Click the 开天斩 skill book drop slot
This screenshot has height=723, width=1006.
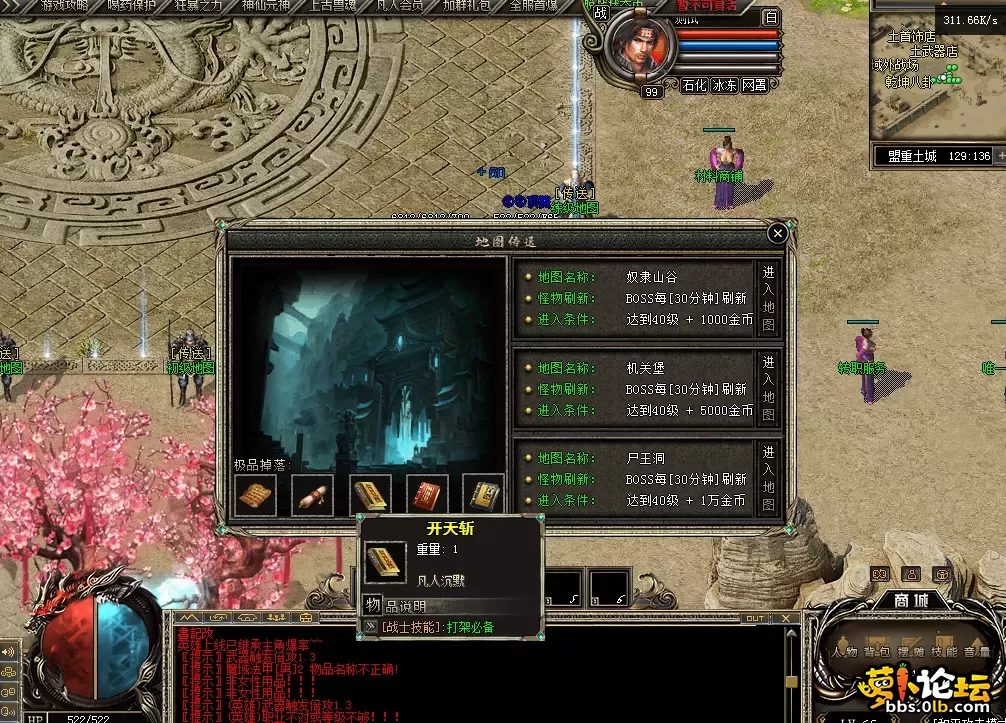point(370,495)
